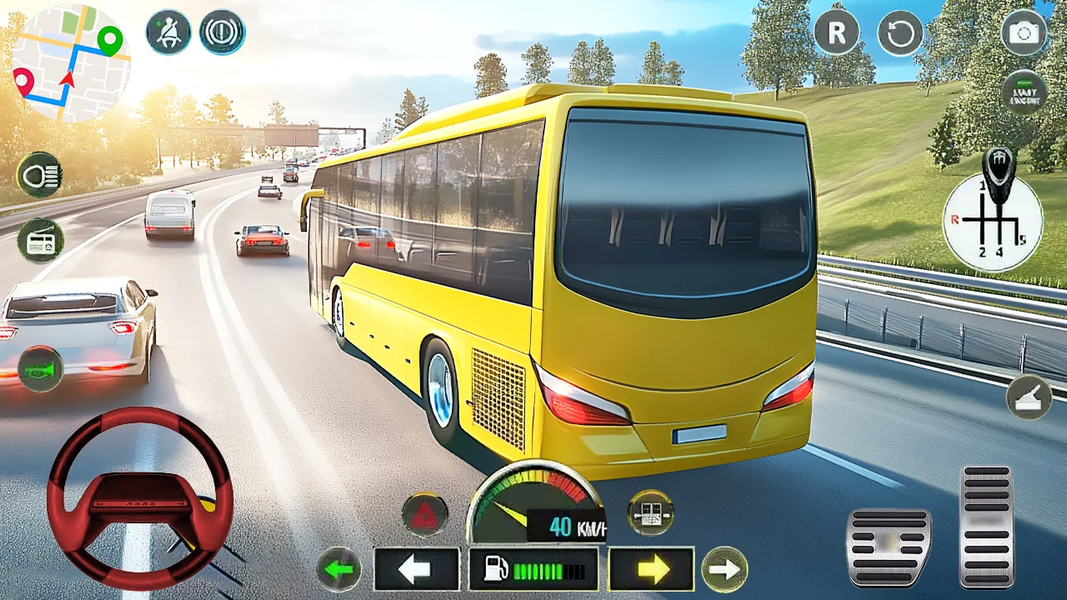Open the route minimap
The height and width of the screenshot is (600, 1067).
(70, 62)
